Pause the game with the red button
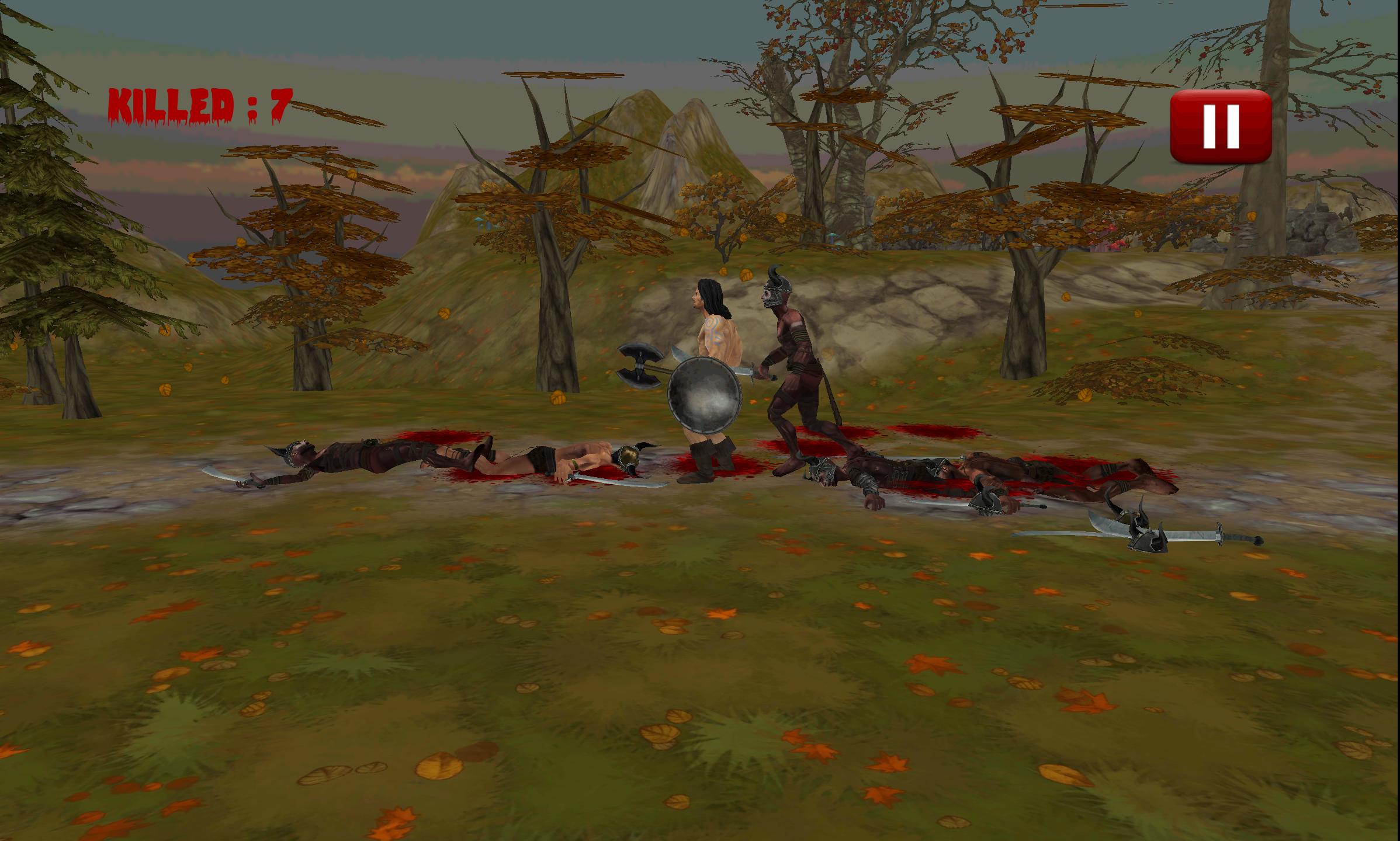This screenshot has height=841, width=1400. point(1221,126)
